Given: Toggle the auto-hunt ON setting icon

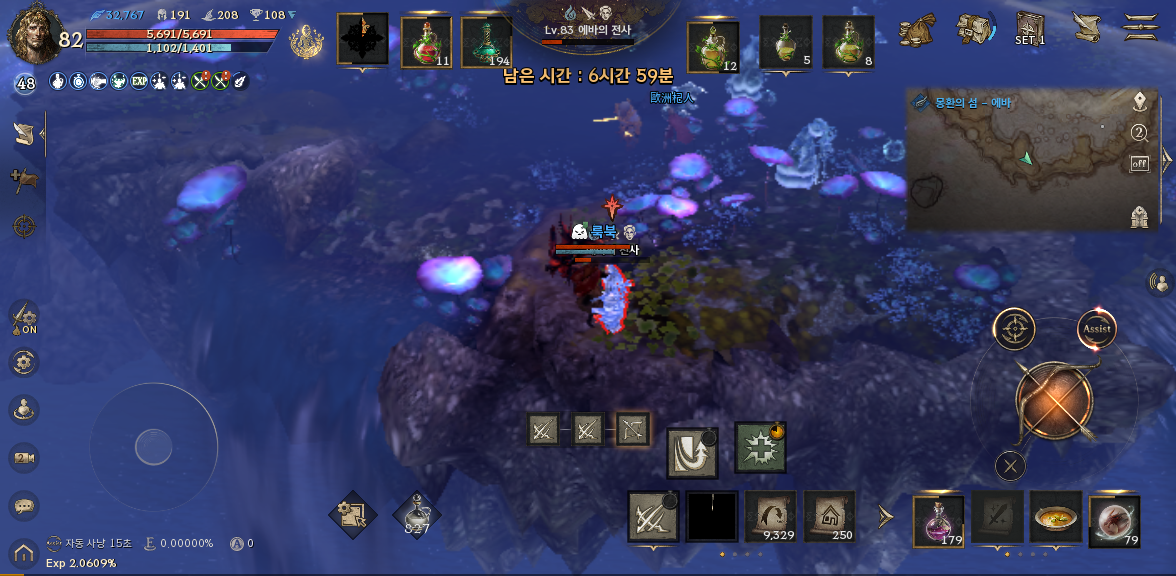Looking at the screenshot, I should (x=24, y=318).
